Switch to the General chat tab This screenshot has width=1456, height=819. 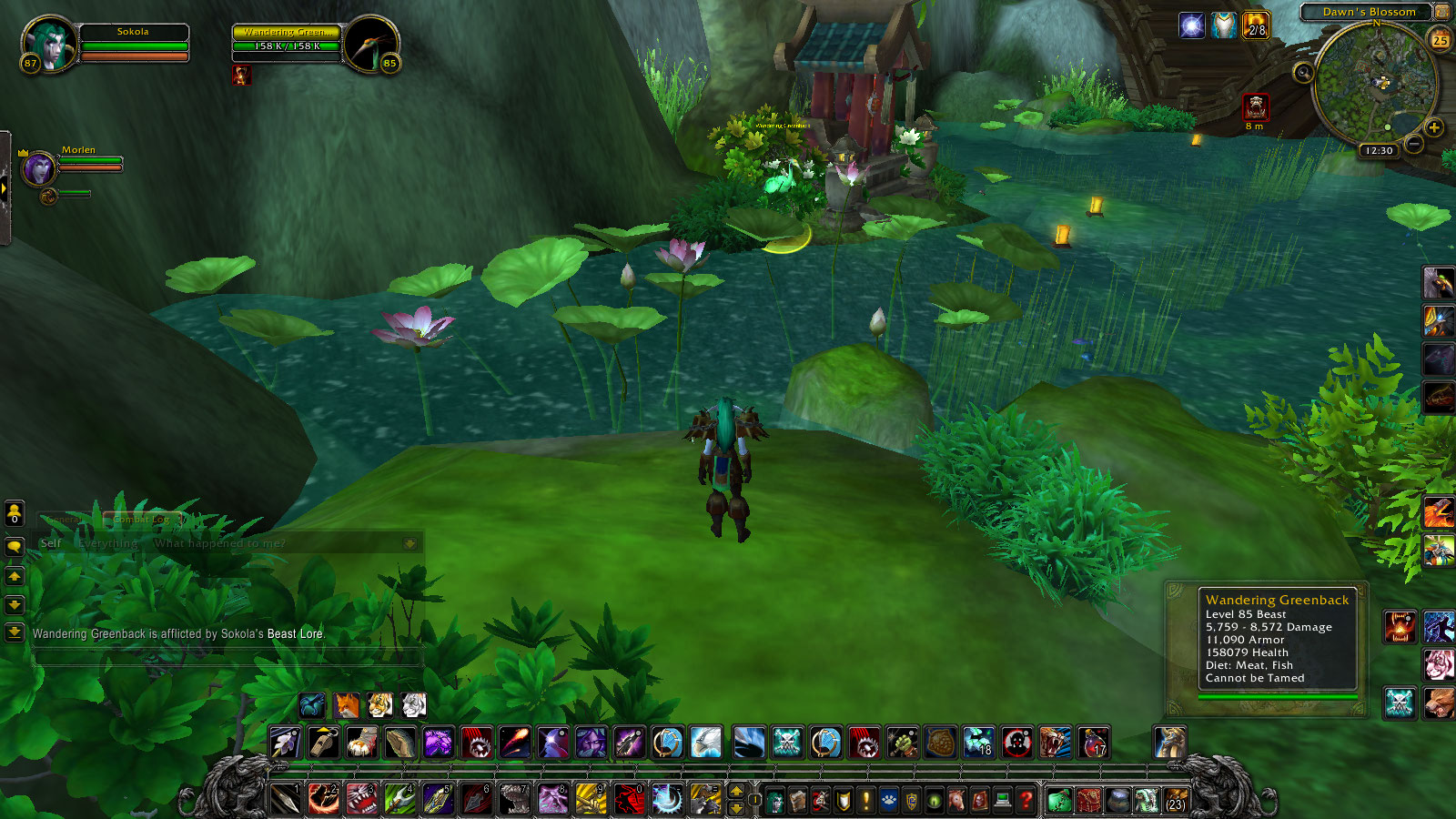[x=62, y=520]
